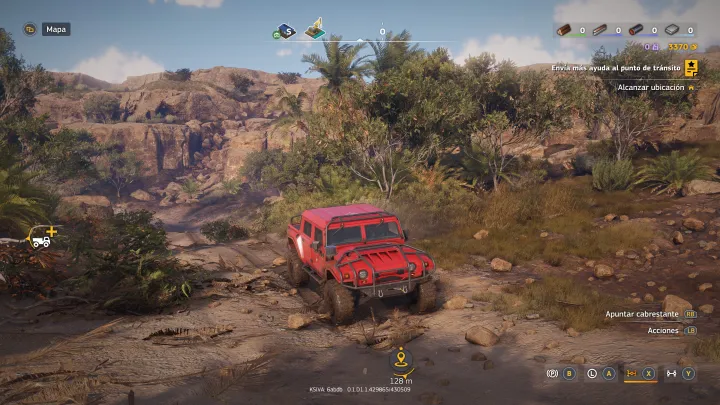The image size is (720, 405).
Task: Toggle the parking brake icon
Action: tap(552, 373)
